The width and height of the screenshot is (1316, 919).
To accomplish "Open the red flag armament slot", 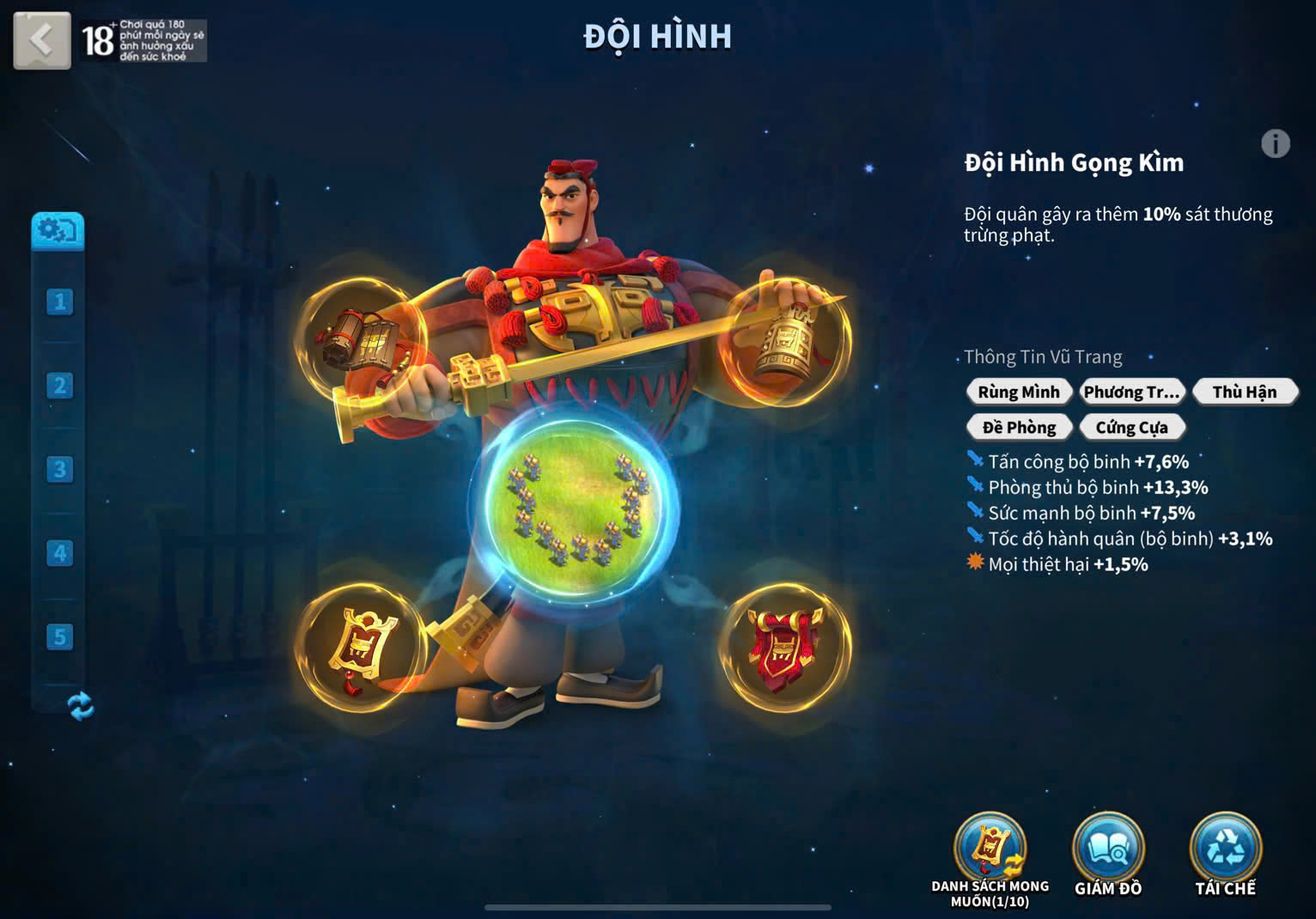I will point(784,648).
